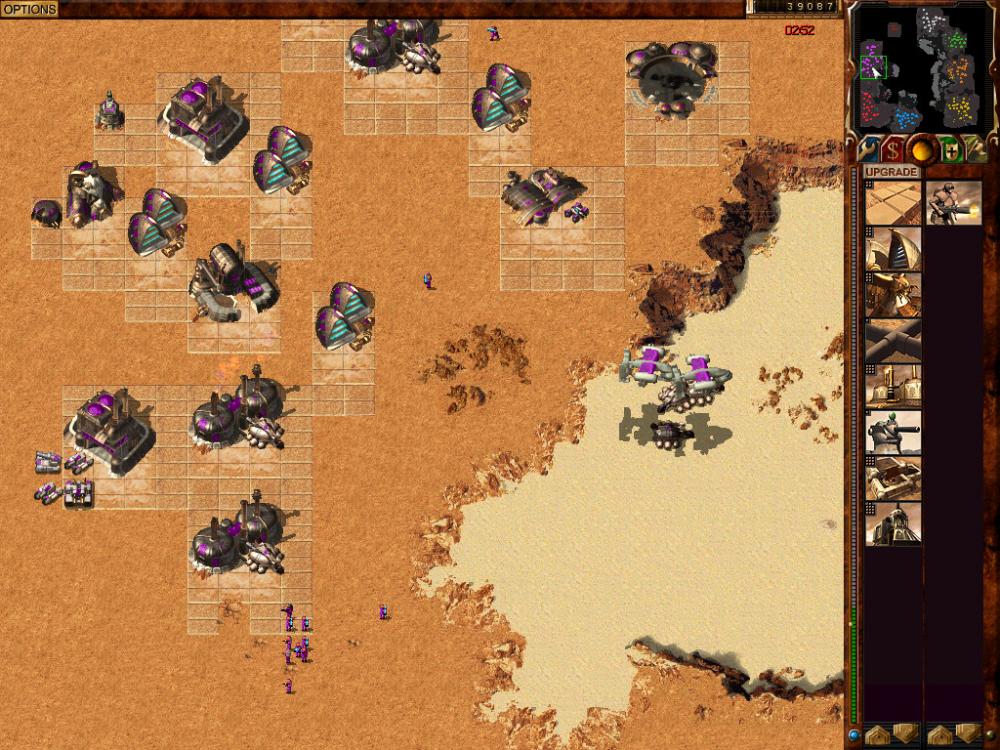Image resolution: width=1000 pixels, height=750 pixels.
Task: Activate the dollar-sign sell button
Action: point(892,150)
